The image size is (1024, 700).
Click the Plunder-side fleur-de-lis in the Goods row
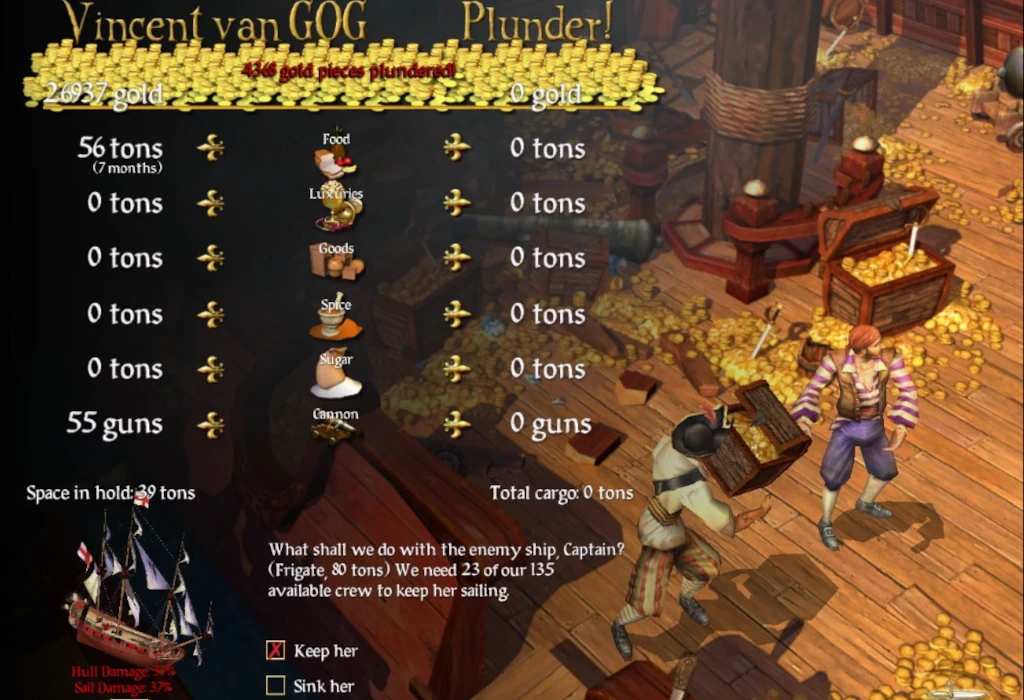(457, 258)
